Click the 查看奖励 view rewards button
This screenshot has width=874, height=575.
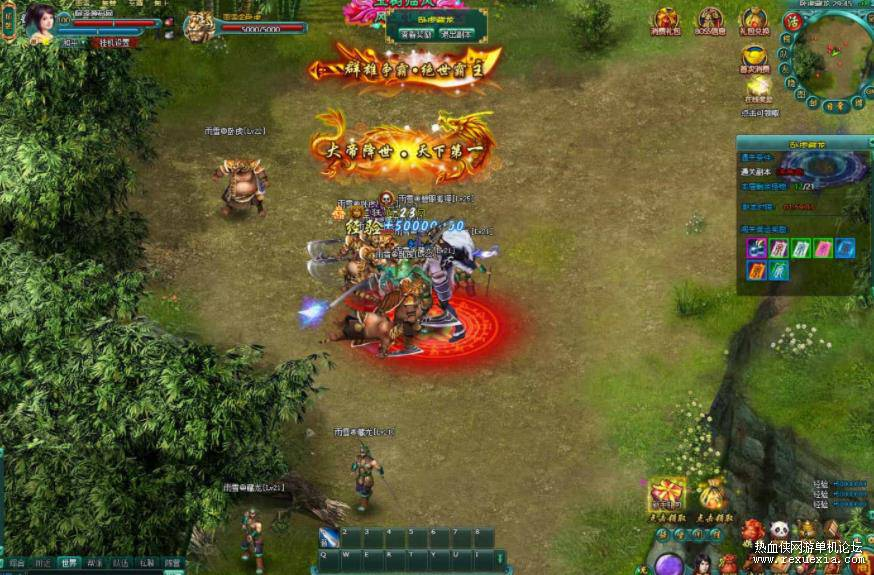click(414, 34)
